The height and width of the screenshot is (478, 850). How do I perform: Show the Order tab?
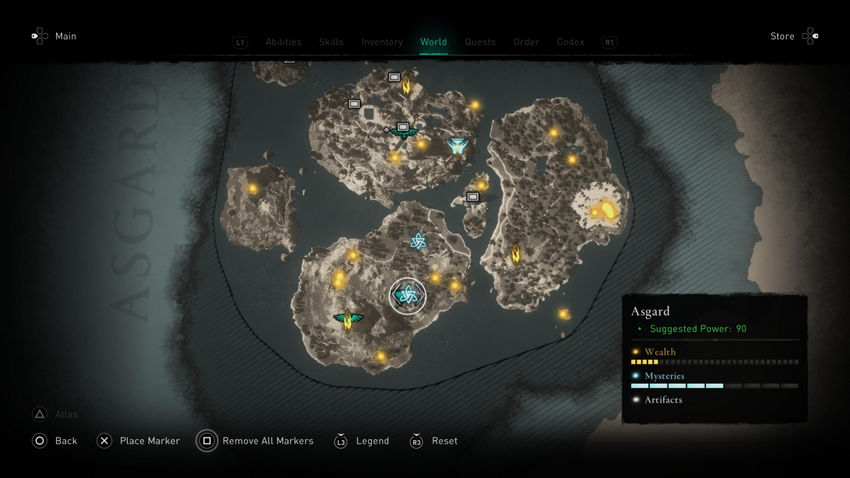coord(526,42)
